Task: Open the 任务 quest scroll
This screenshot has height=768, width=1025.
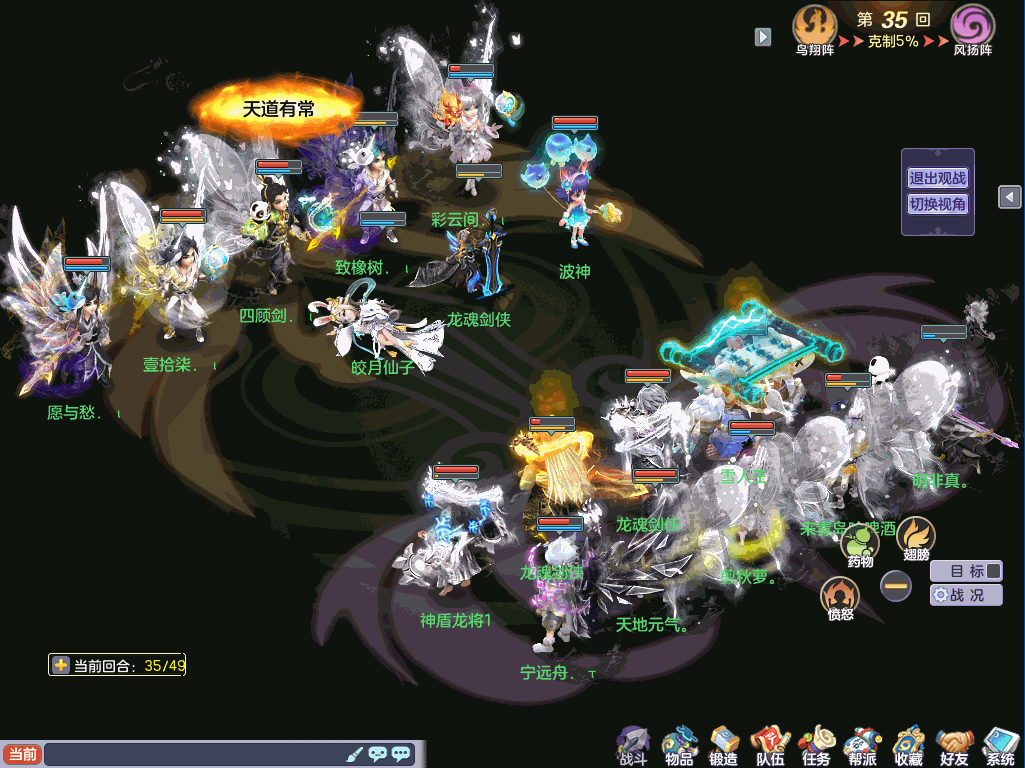Action: pyautogui.click(x=815, y=745)
